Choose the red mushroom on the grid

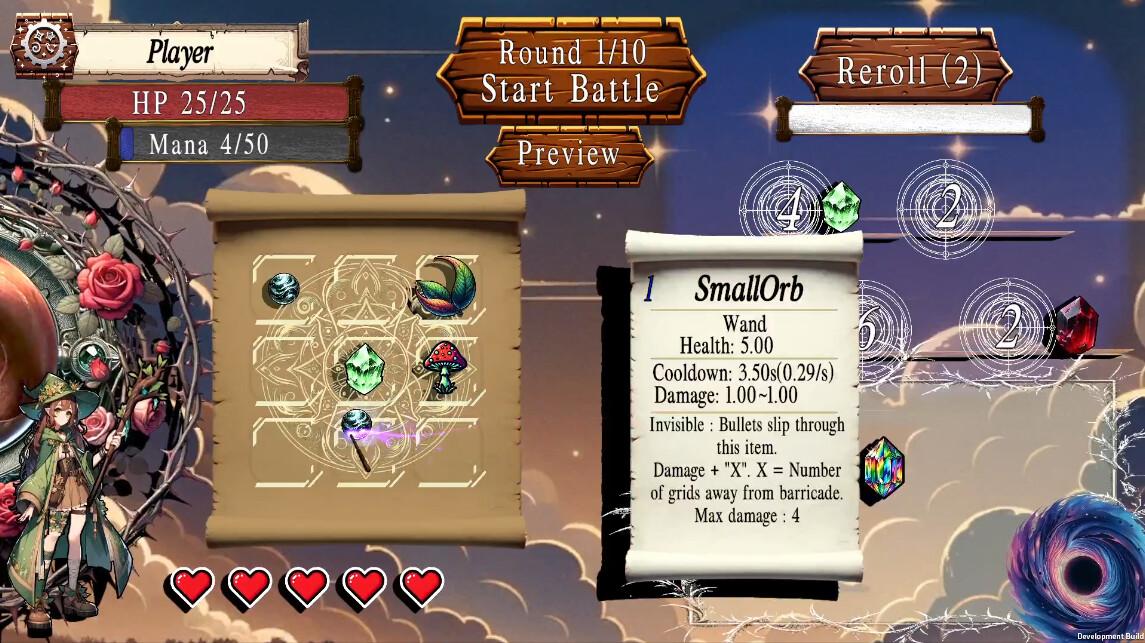tap(441, 364)
